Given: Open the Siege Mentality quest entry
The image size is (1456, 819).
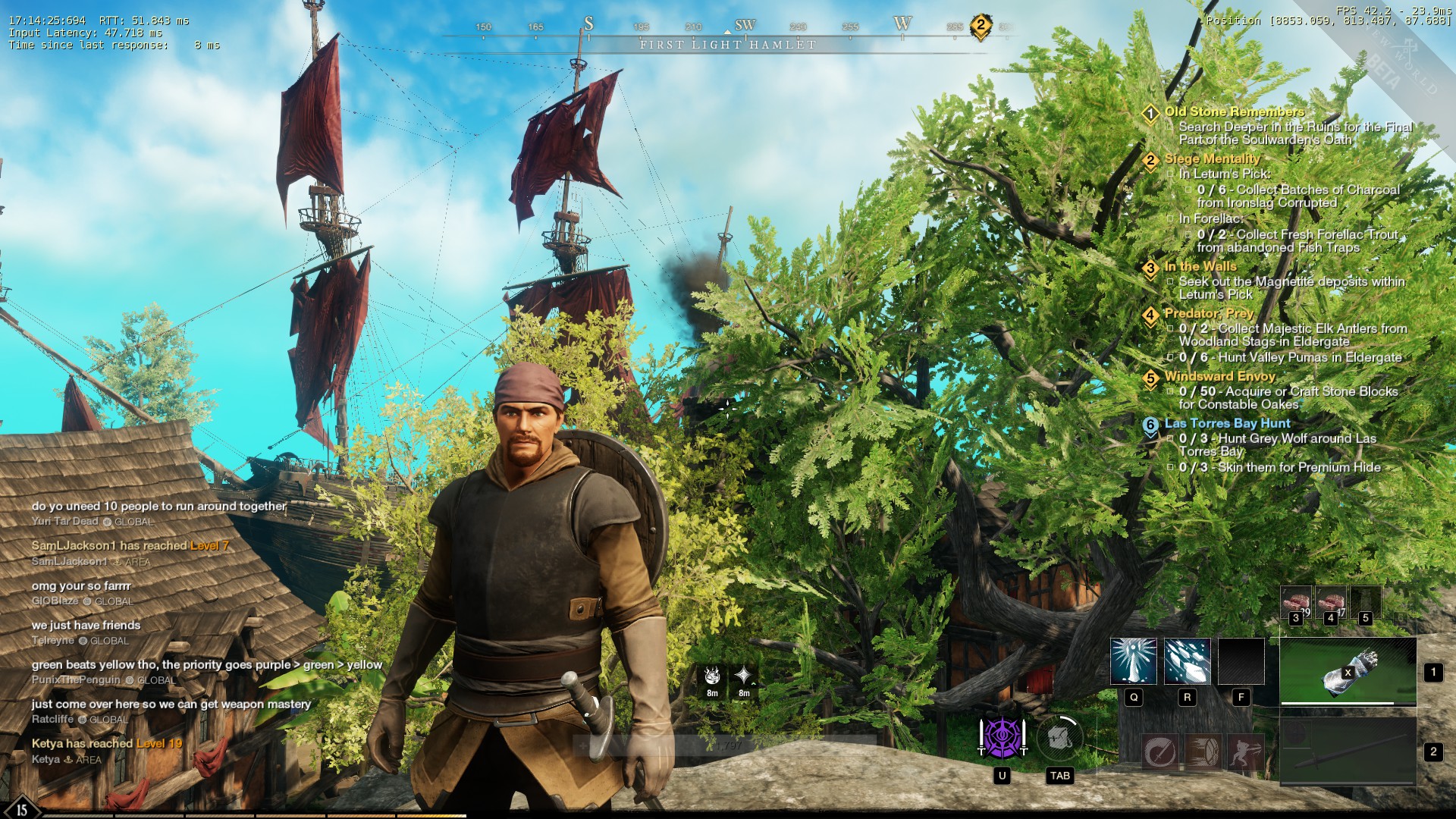Looking at the screenshot, I should click(1212, 158).
